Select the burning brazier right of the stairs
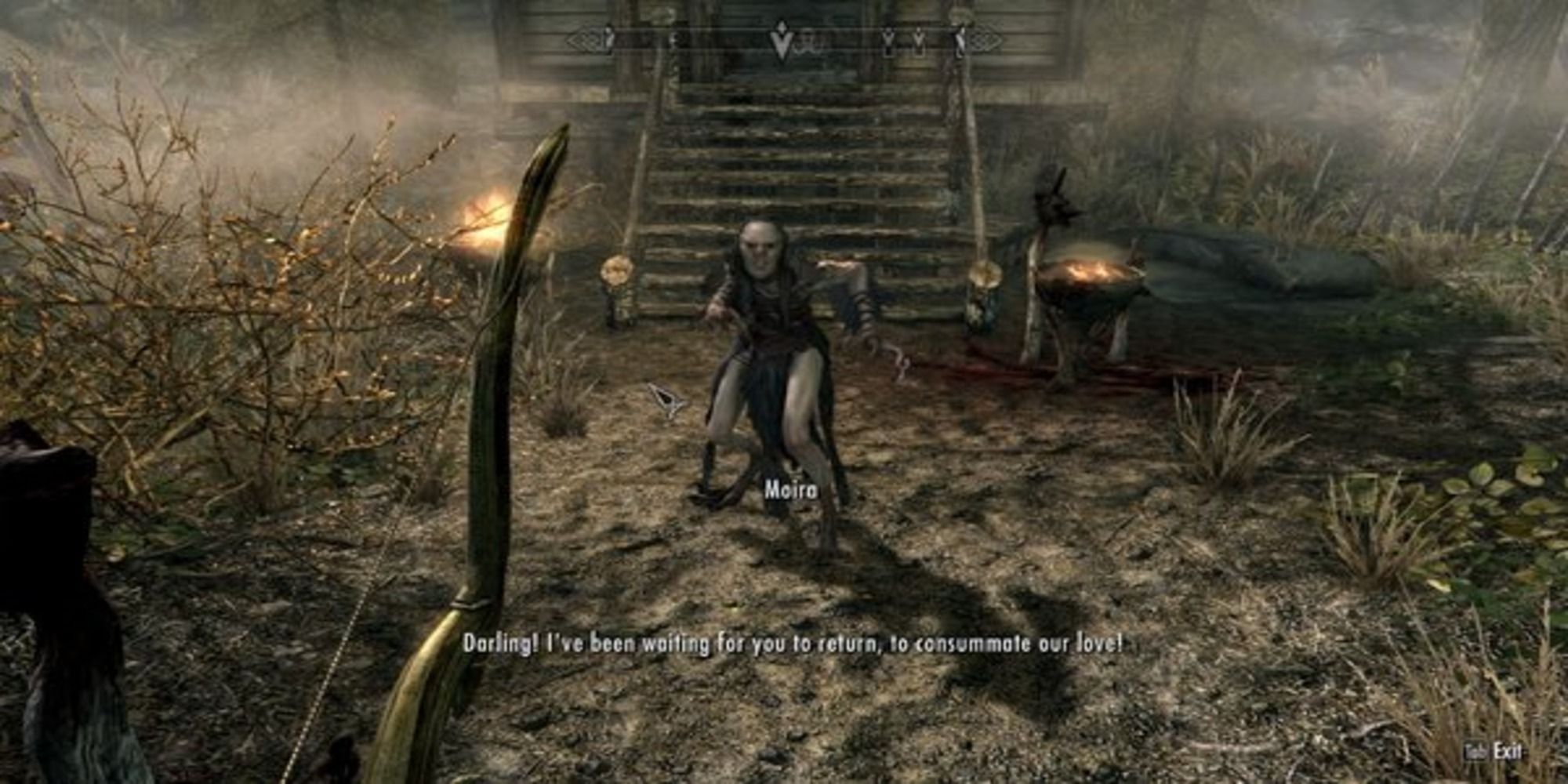This screenshot has height=784, width=1568. [x=1090, y=278]
